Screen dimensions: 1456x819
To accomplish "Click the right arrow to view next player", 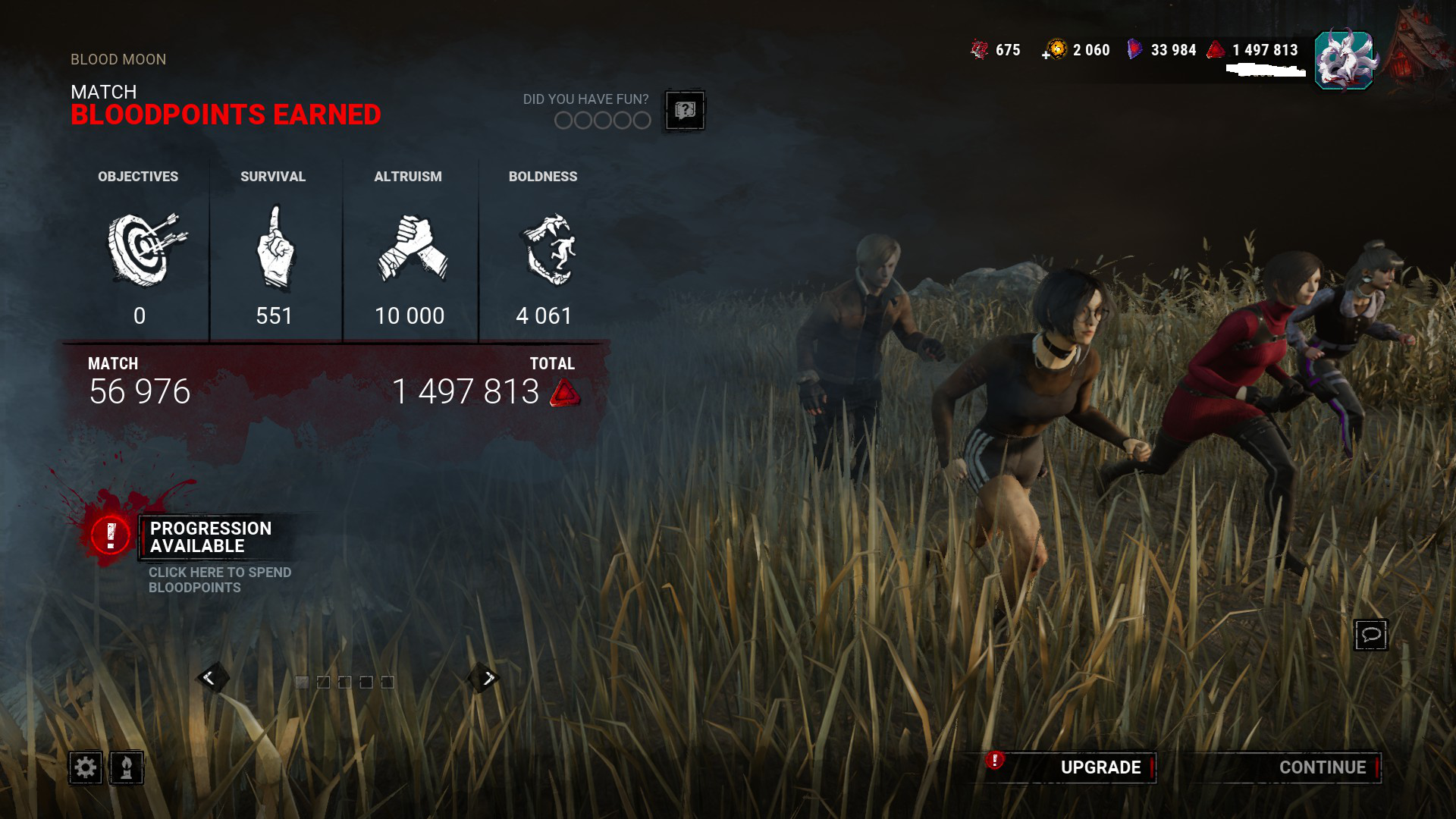I will click(486, 677).
